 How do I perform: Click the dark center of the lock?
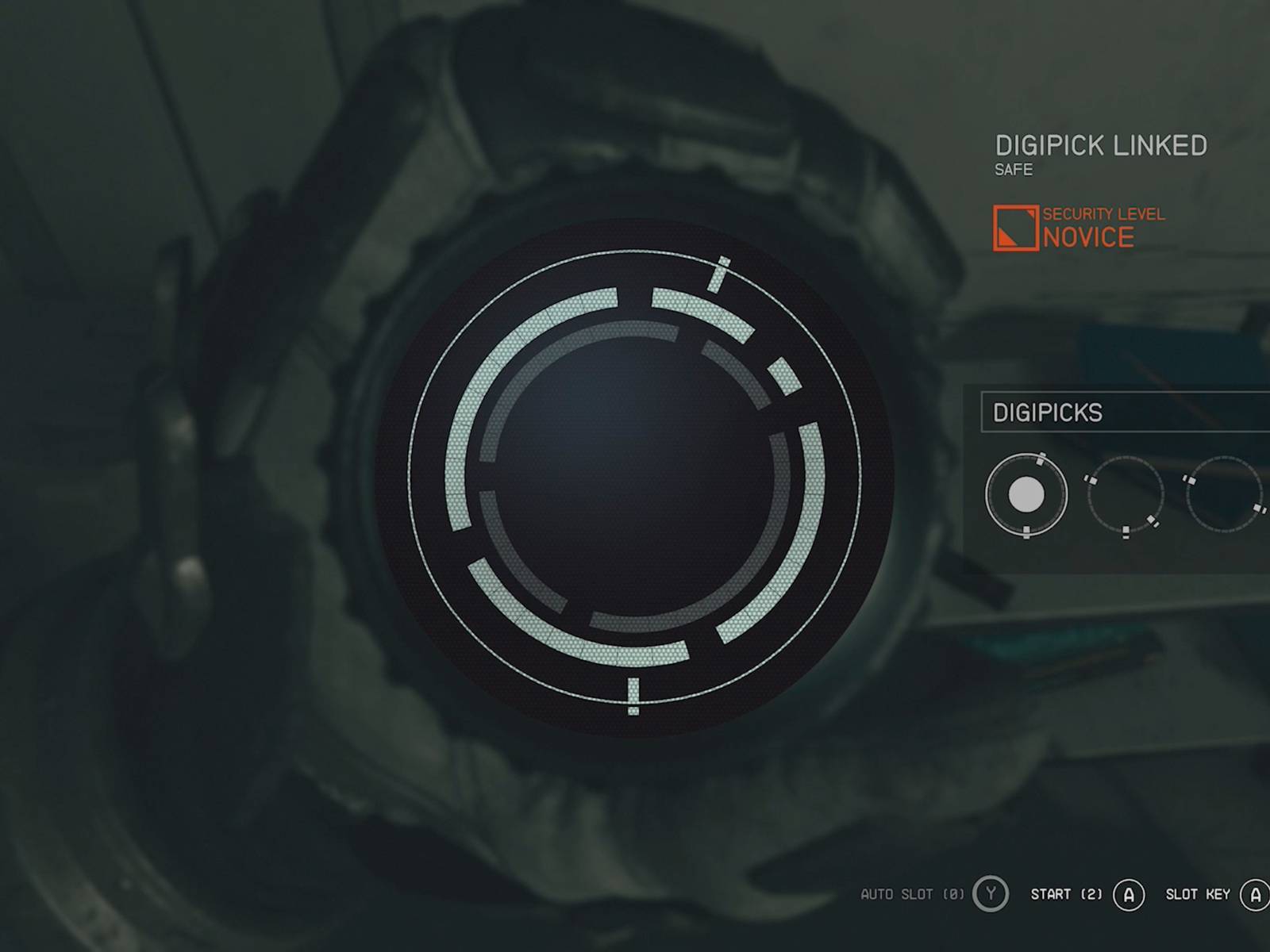point(635,476)
